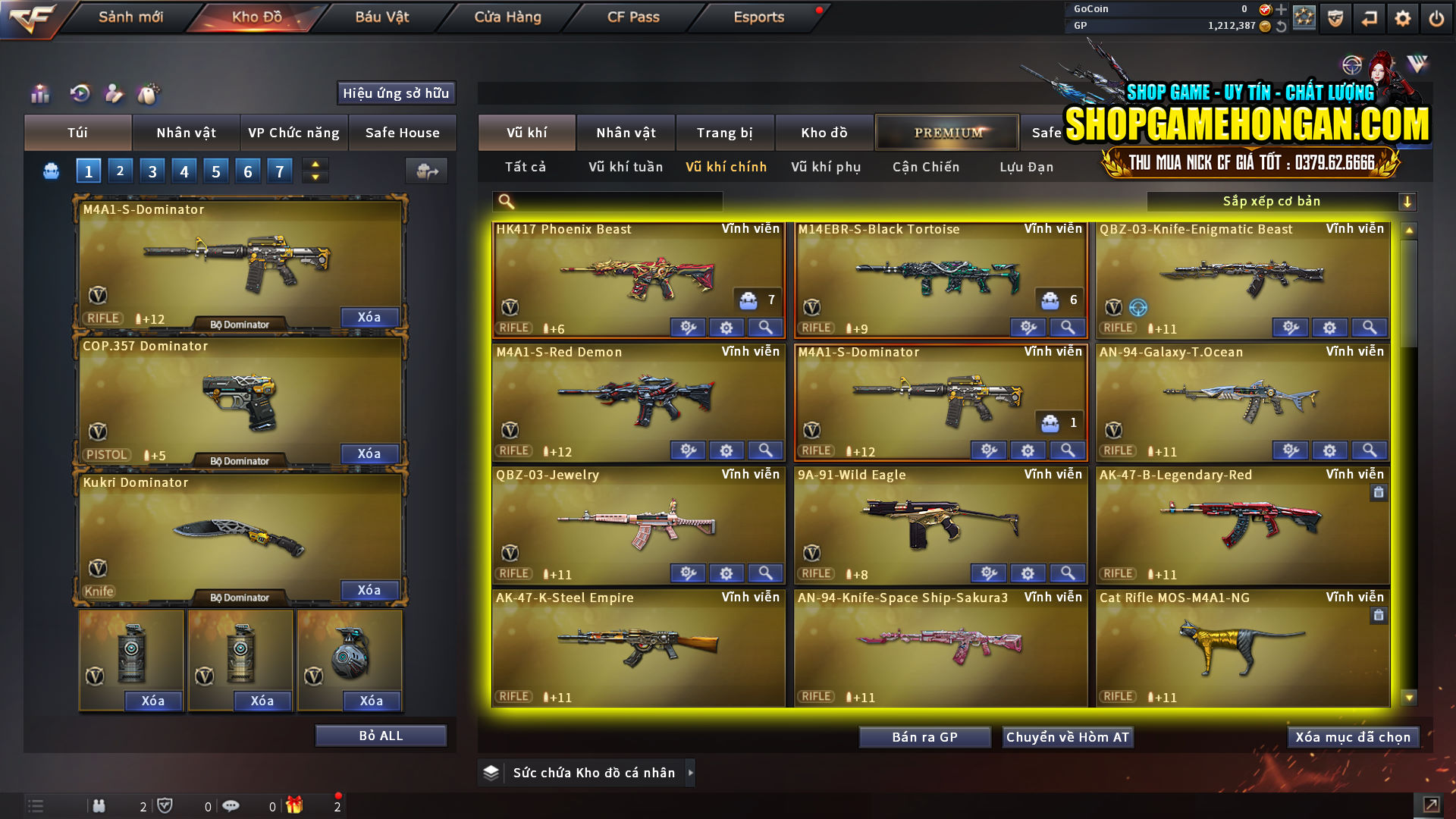Viewport: 1456px width, 819px height.
Task: Click the replay icon above the Tui tab
Action: (79, 94)
